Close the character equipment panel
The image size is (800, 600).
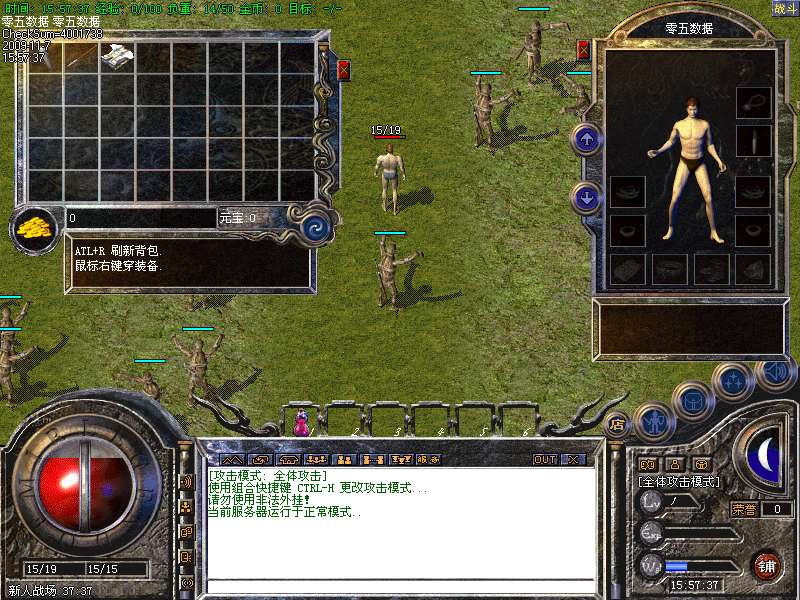click(584, 50)
